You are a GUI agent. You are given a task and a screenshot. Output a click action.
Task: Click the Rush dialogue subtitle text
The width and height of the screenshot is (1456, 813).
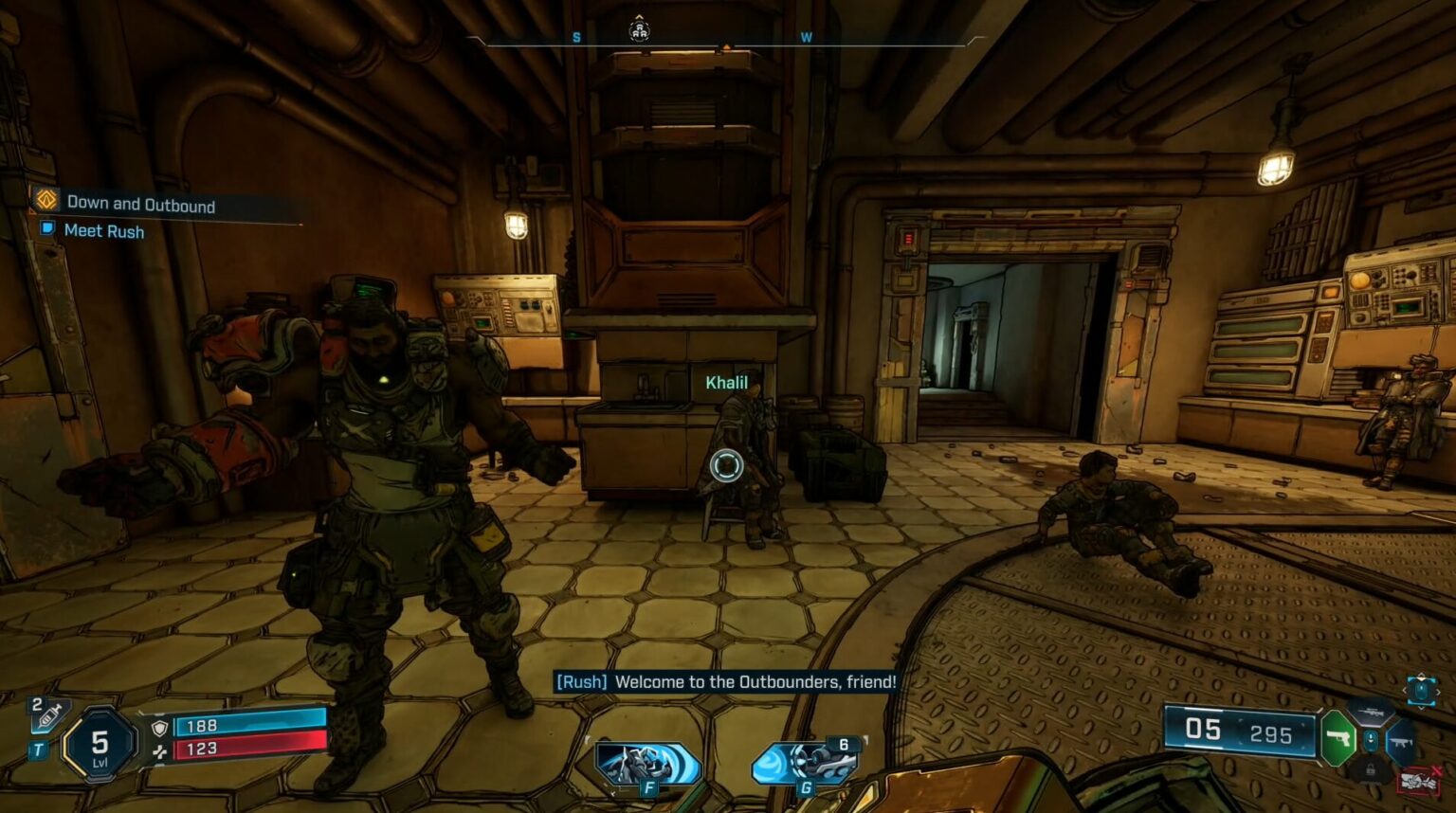click(725, 679)
